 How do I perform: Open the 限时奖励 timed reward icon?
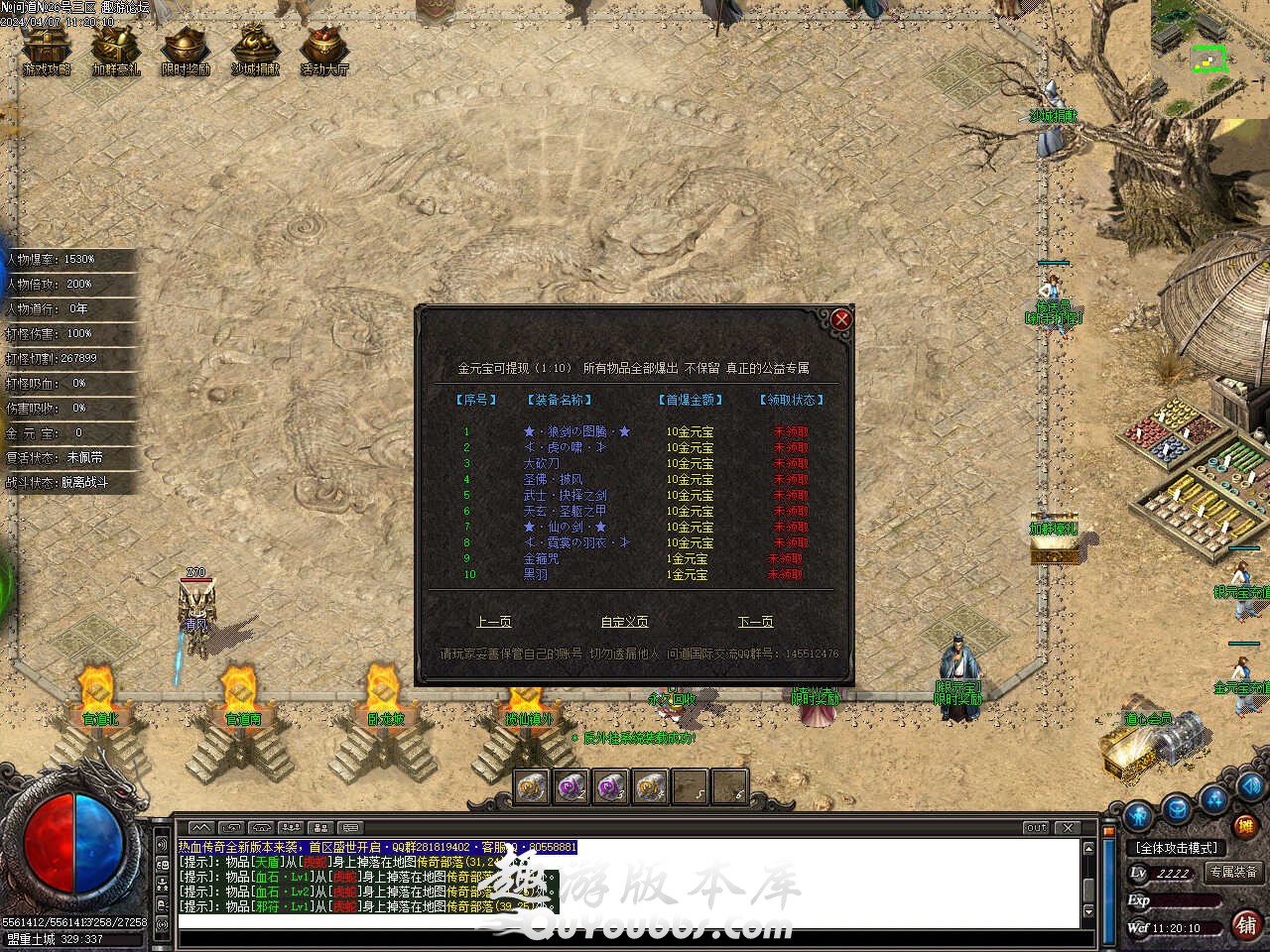tap(186, 50)
